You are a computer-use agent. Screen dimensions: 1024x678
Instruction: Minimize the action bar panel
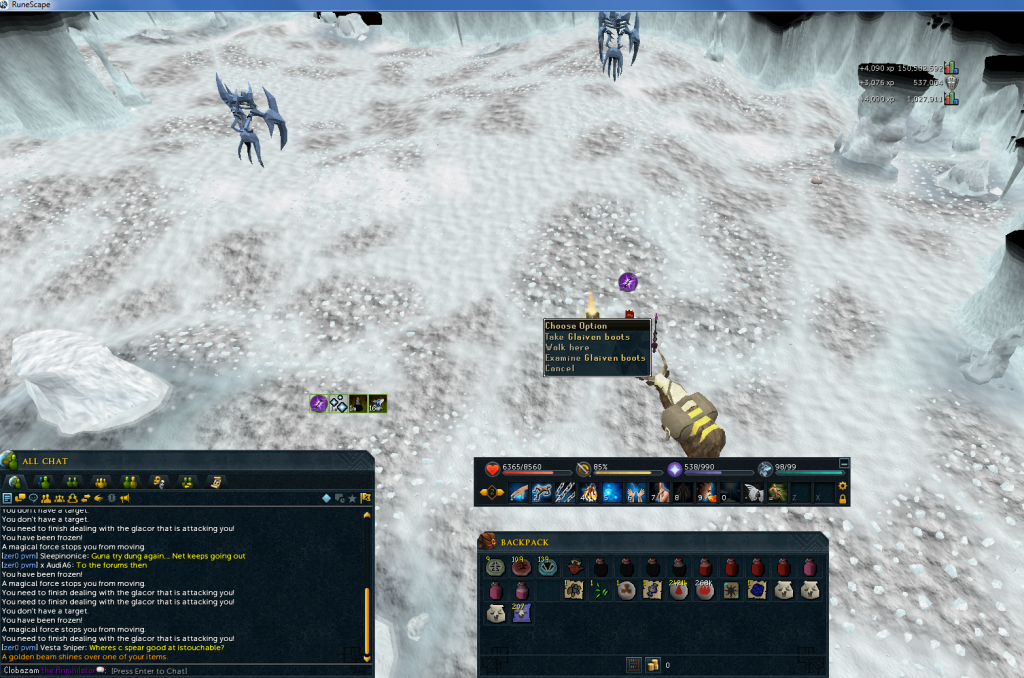(x=844, y=463)
